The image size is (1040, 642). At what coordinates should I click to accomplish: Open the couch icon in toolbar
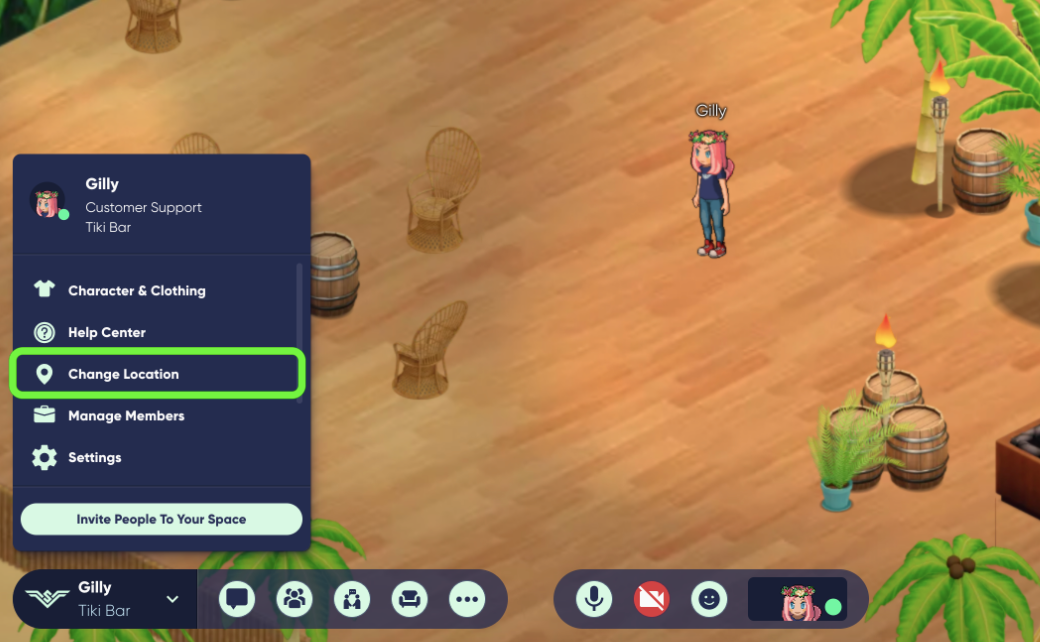click(409, 599)
